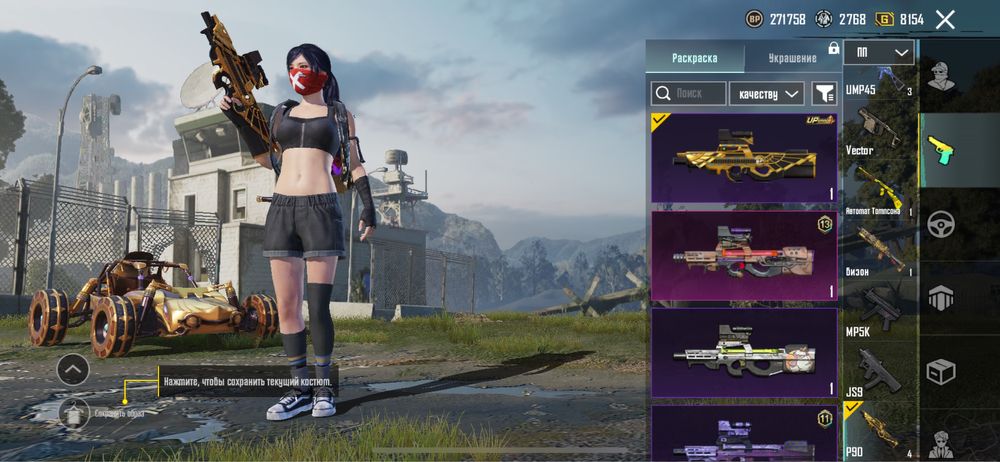Image resolution: width=1000 pixels, height=462 pixels.
Task: Select JS9 in the weapon list
Action: [x=879, y=370]
